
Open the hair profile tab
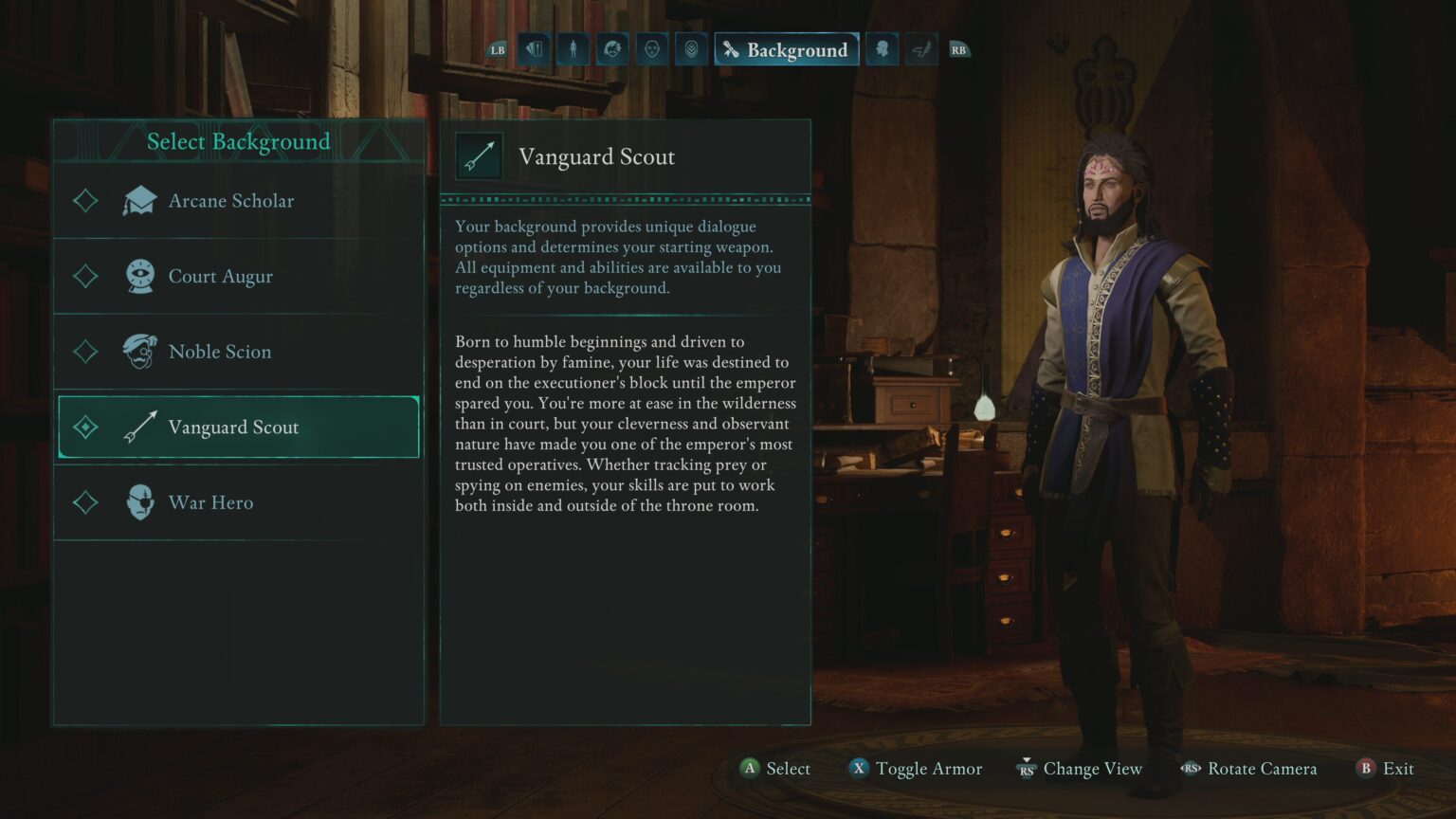[x=612, y=49]
